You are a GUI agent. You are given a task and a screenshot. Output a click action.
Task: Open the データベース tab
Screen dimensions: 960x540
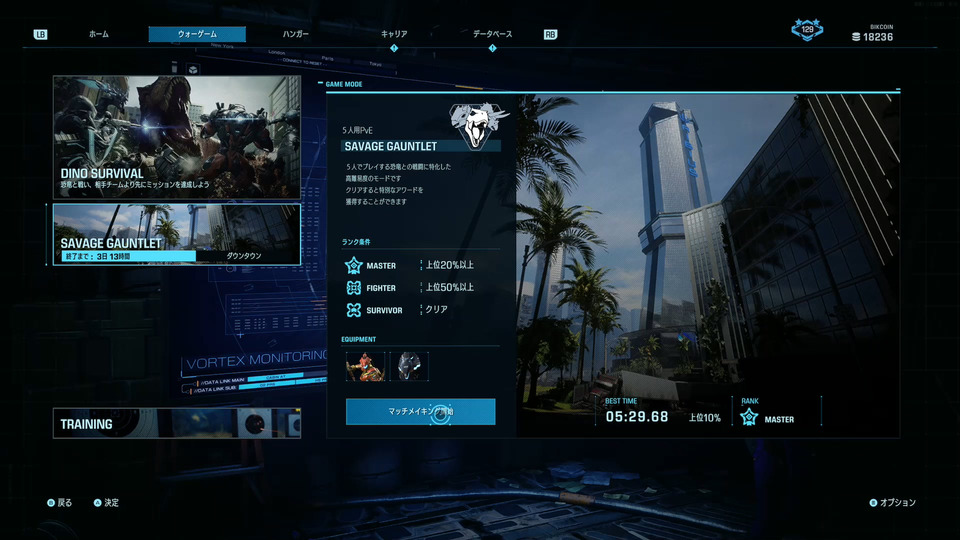pyautogui.click(x=492, y=34)
